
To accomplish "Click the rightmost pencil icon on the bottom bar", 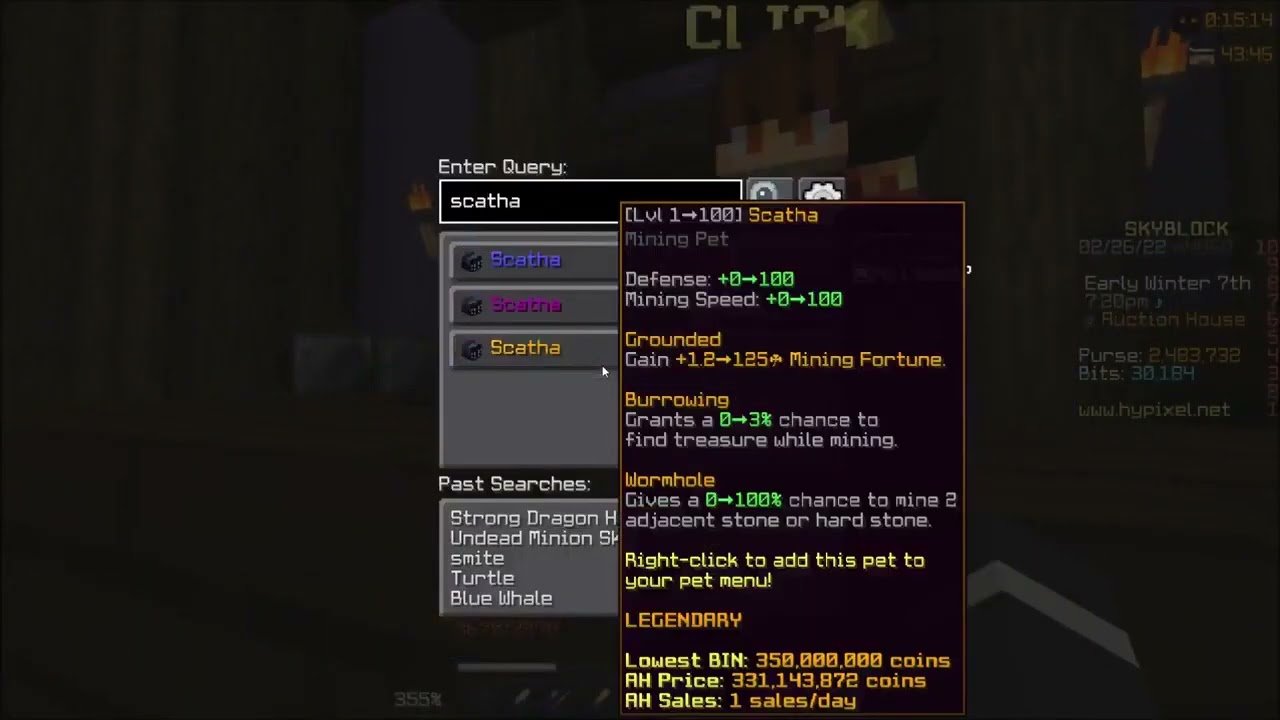I will click(x=600, y=697).
